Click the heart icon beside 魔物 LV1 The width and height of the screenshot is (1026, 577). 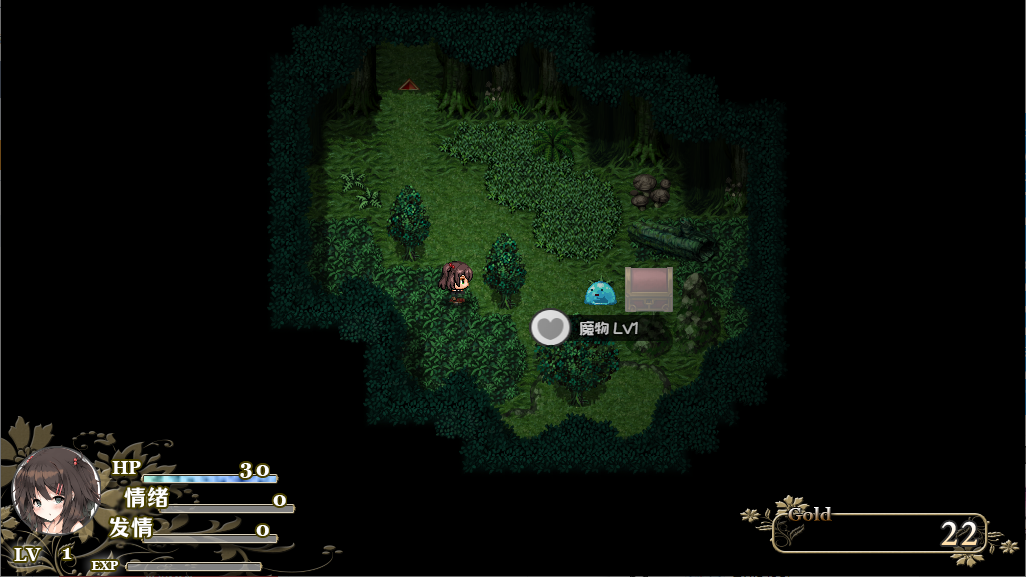click(x=549, y=327)
